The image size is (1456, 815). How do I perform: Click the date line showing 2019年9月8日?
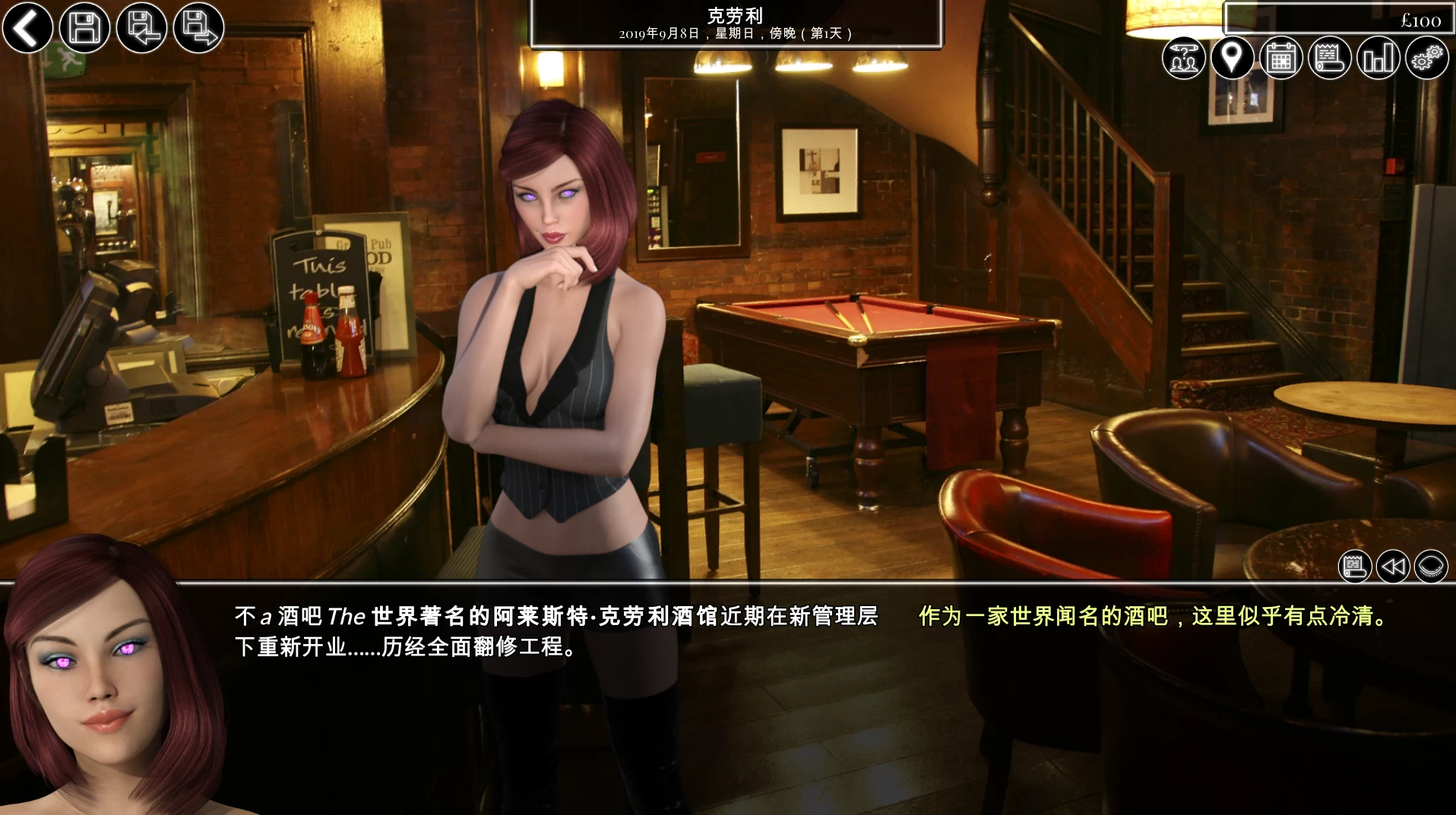[736, 33]
